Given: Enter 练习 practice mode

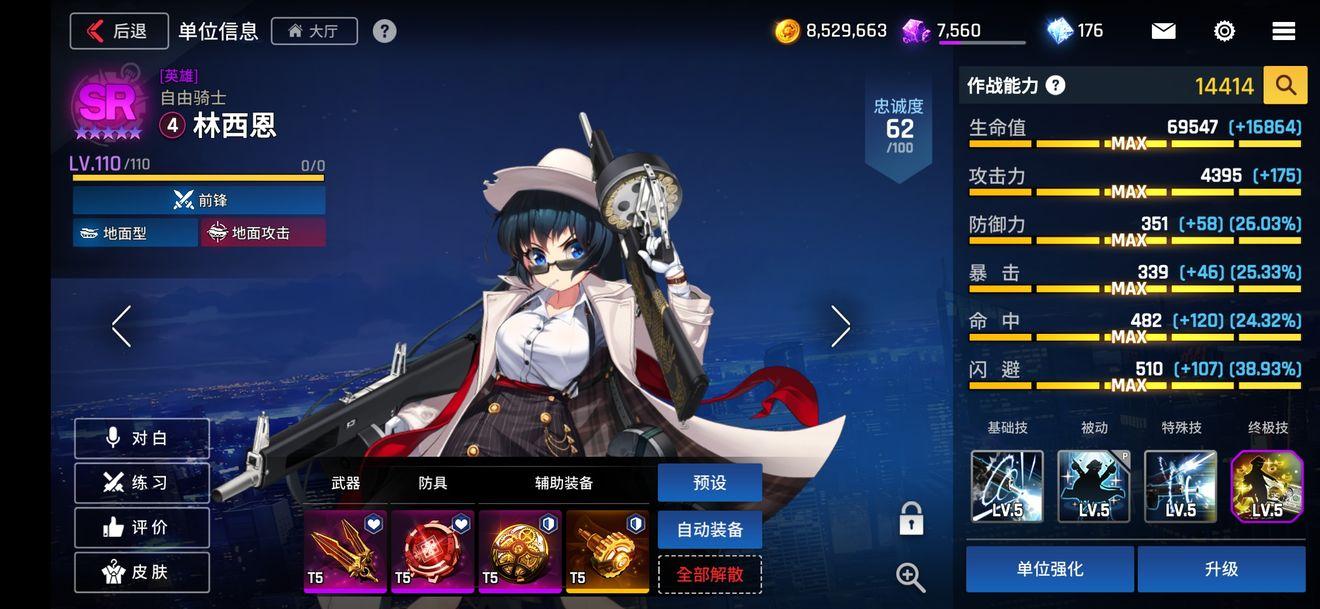Looking at the screenshot, I should (x=142, y=483).
